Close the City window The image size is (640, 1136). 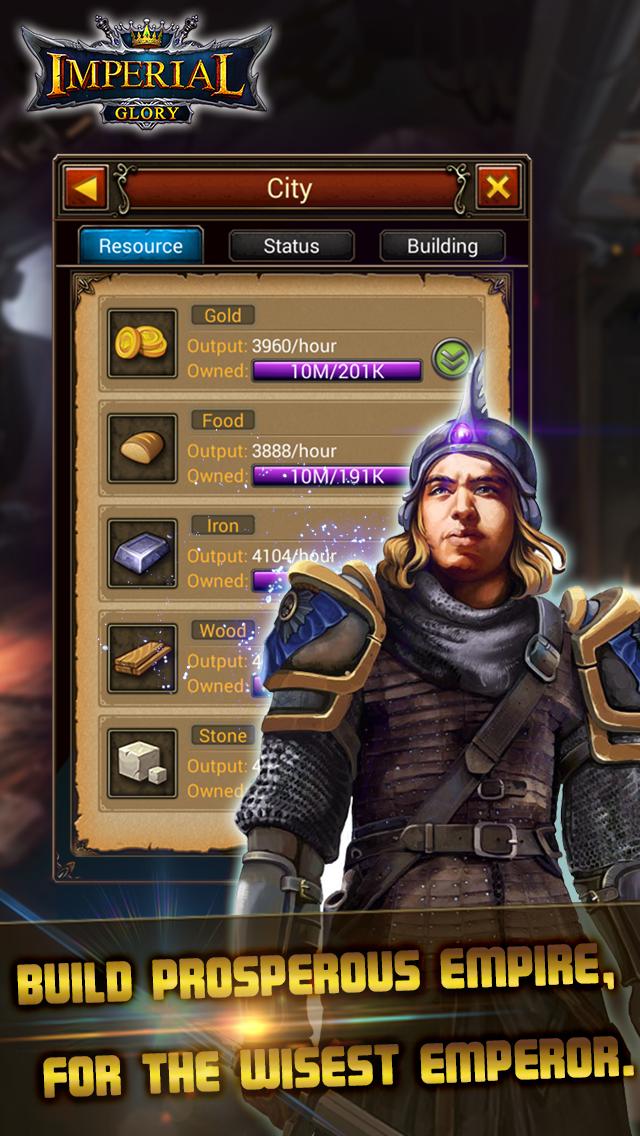click(x=497, y=187)
